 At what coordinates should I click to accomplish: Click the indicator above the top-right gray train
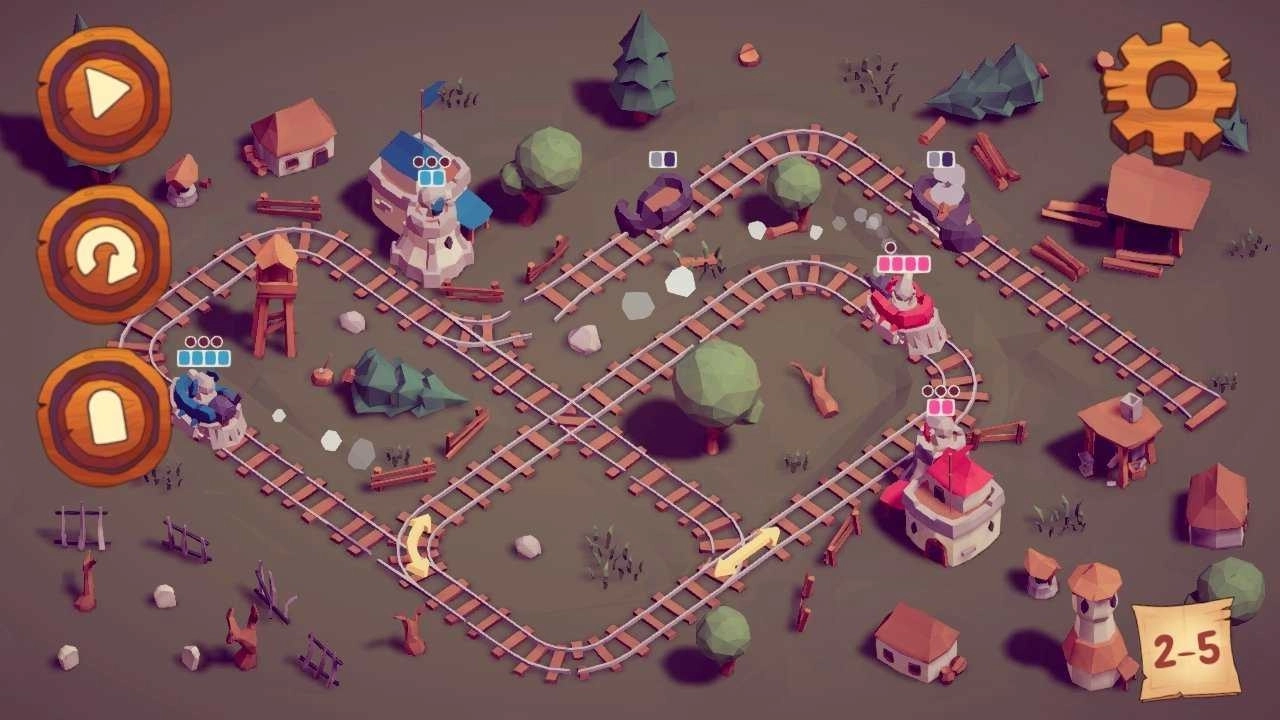point(941,157)
